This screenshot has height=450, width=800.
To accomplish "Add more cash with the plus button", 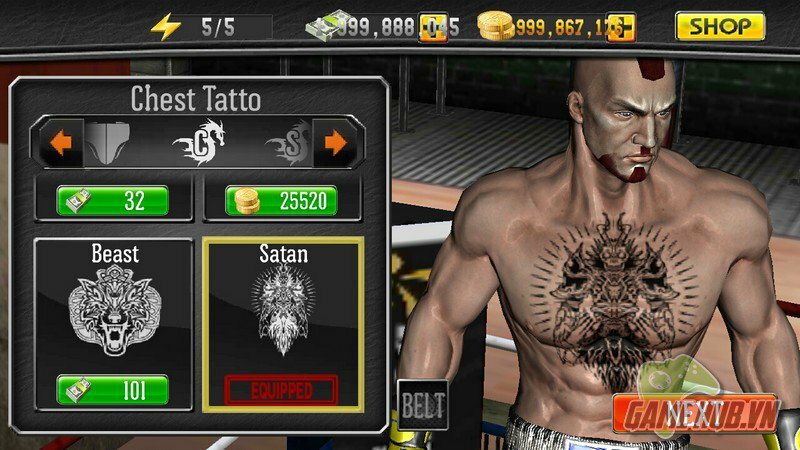I will [x=433, y=27].
